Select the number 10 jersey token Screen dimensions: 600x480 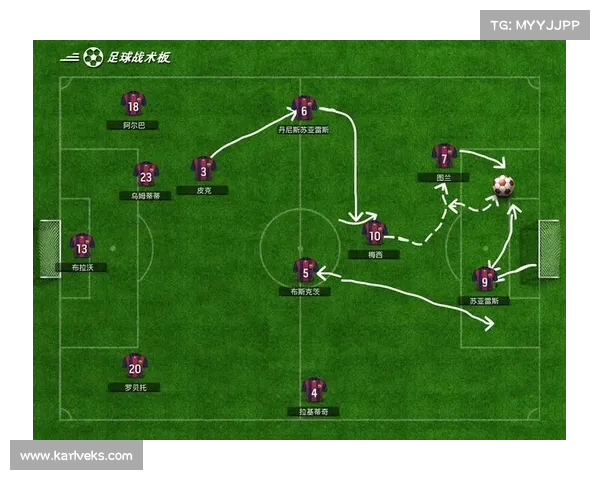[375, 233]
